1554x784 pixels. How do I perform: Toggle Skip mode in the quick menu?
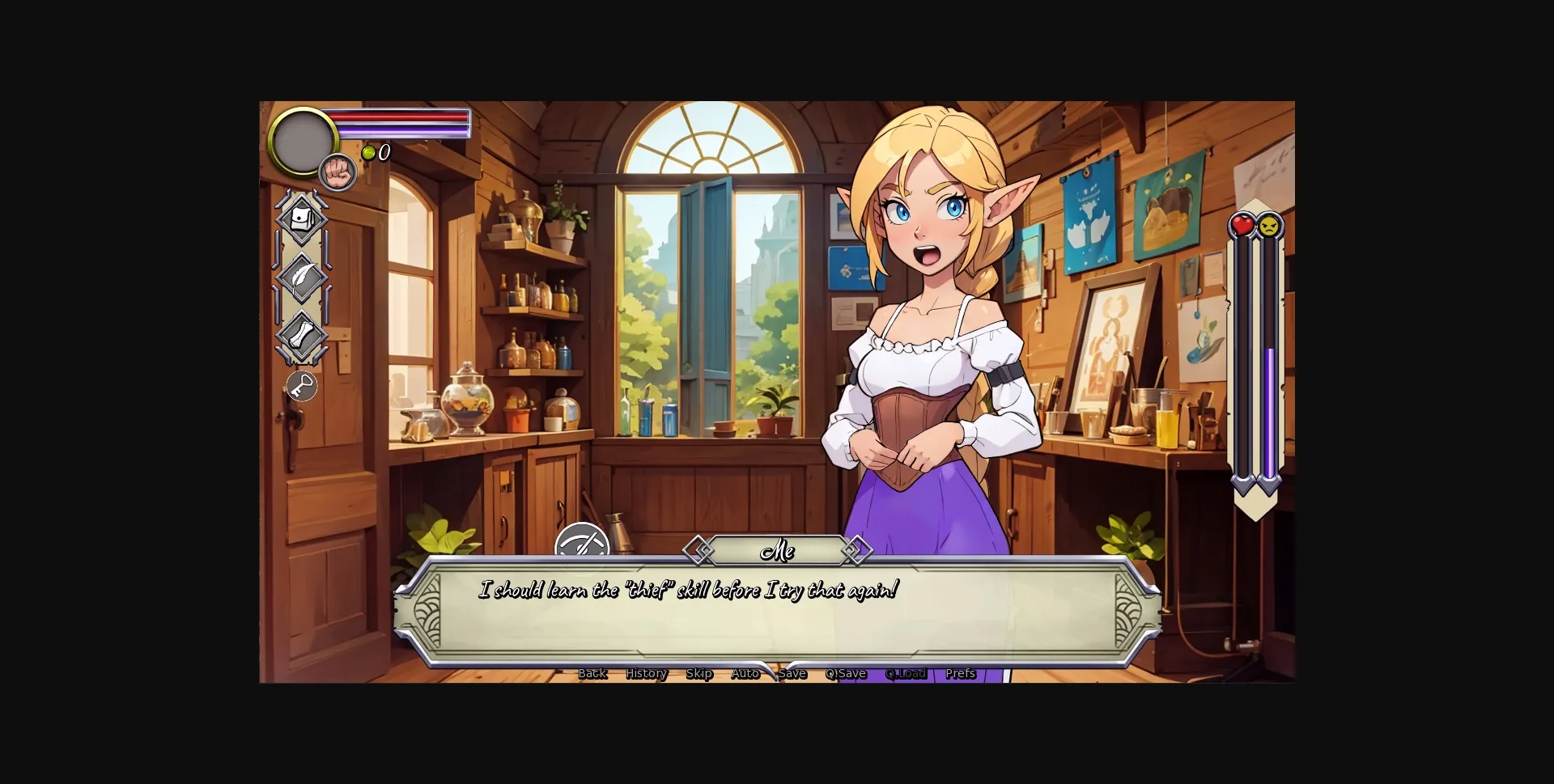click(699, 673)
